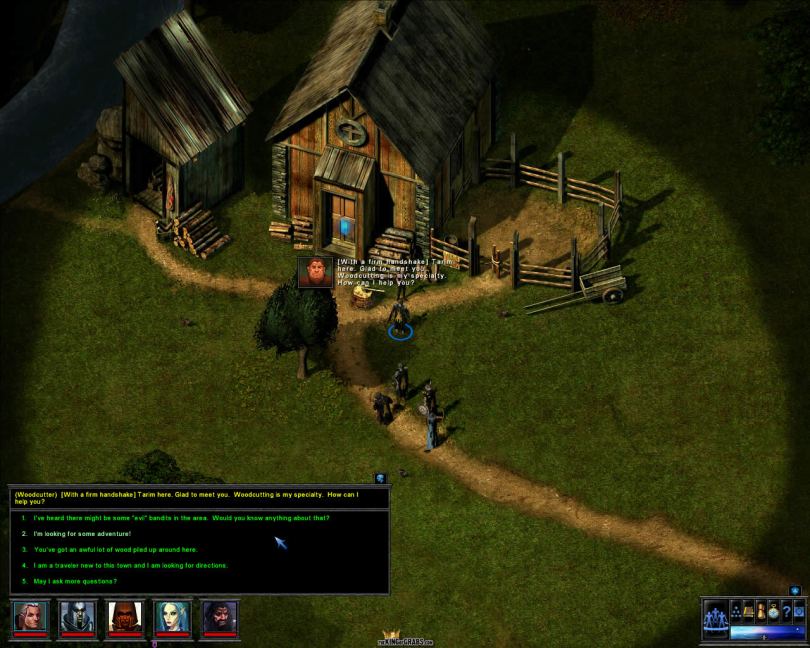This screenshot has height=648, width=810.
Task: Click the select-all party figures icon
Action: (716, 617)
